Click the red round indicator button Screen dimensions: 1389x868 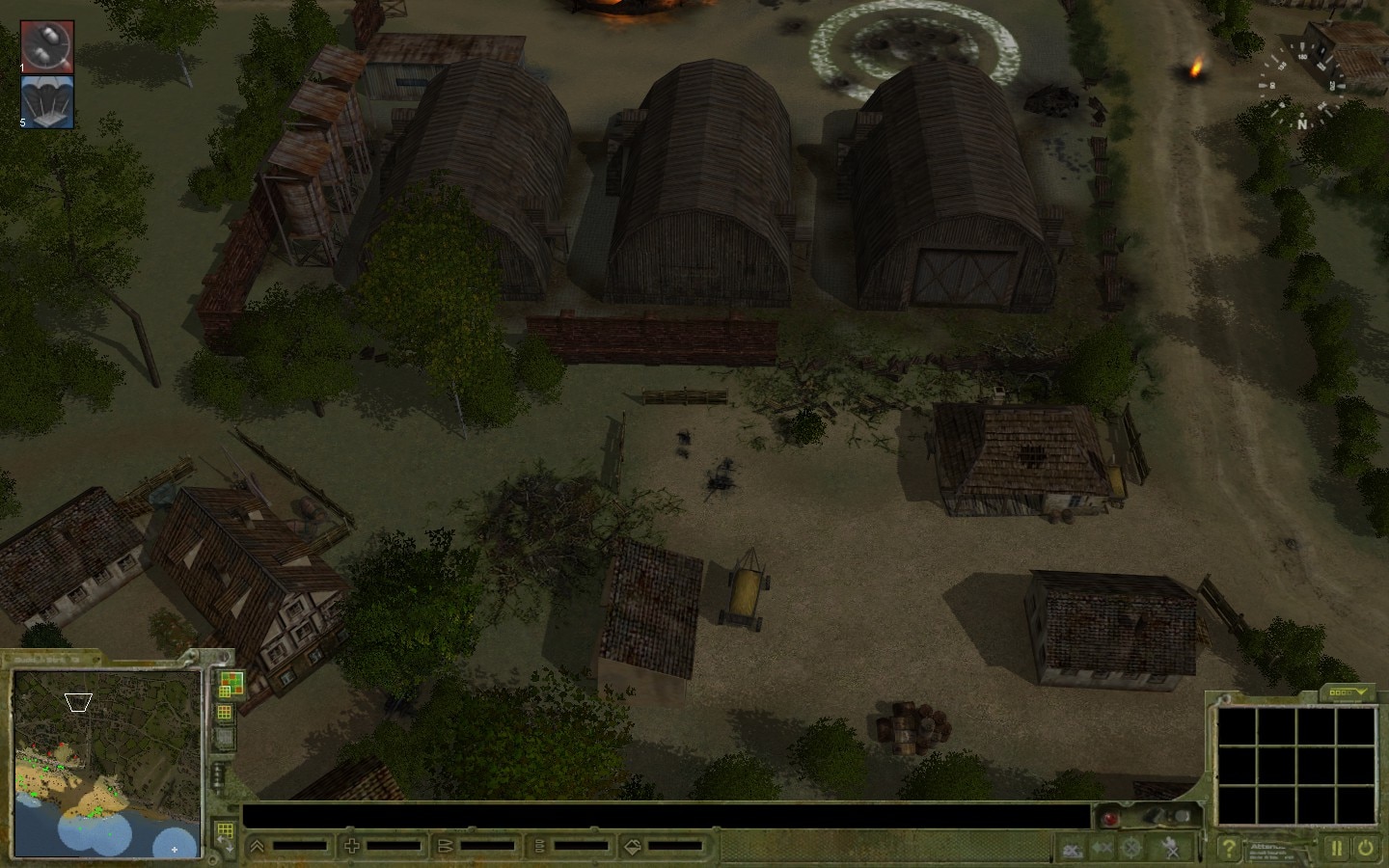click(1109, 818)
